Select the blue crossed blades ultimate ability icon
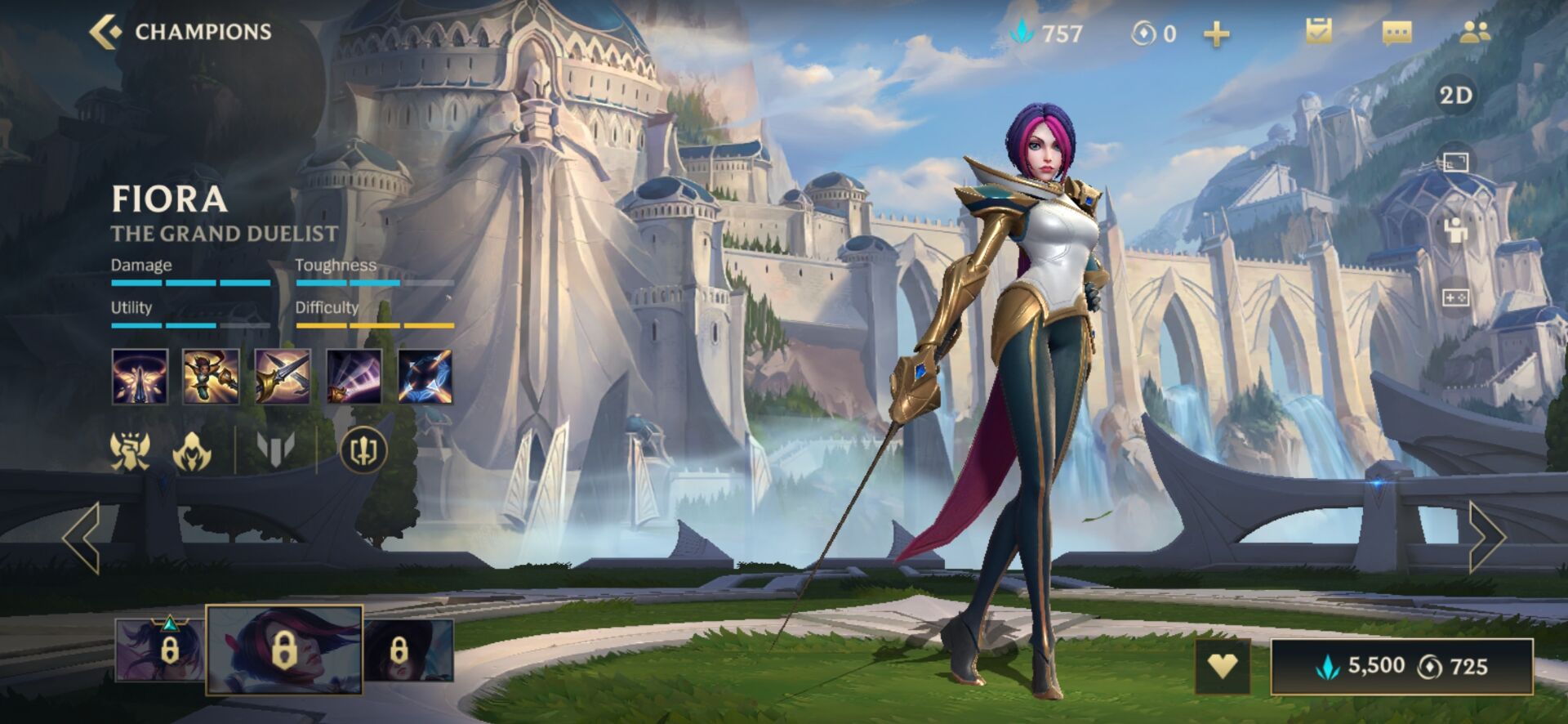 [425, 377]
